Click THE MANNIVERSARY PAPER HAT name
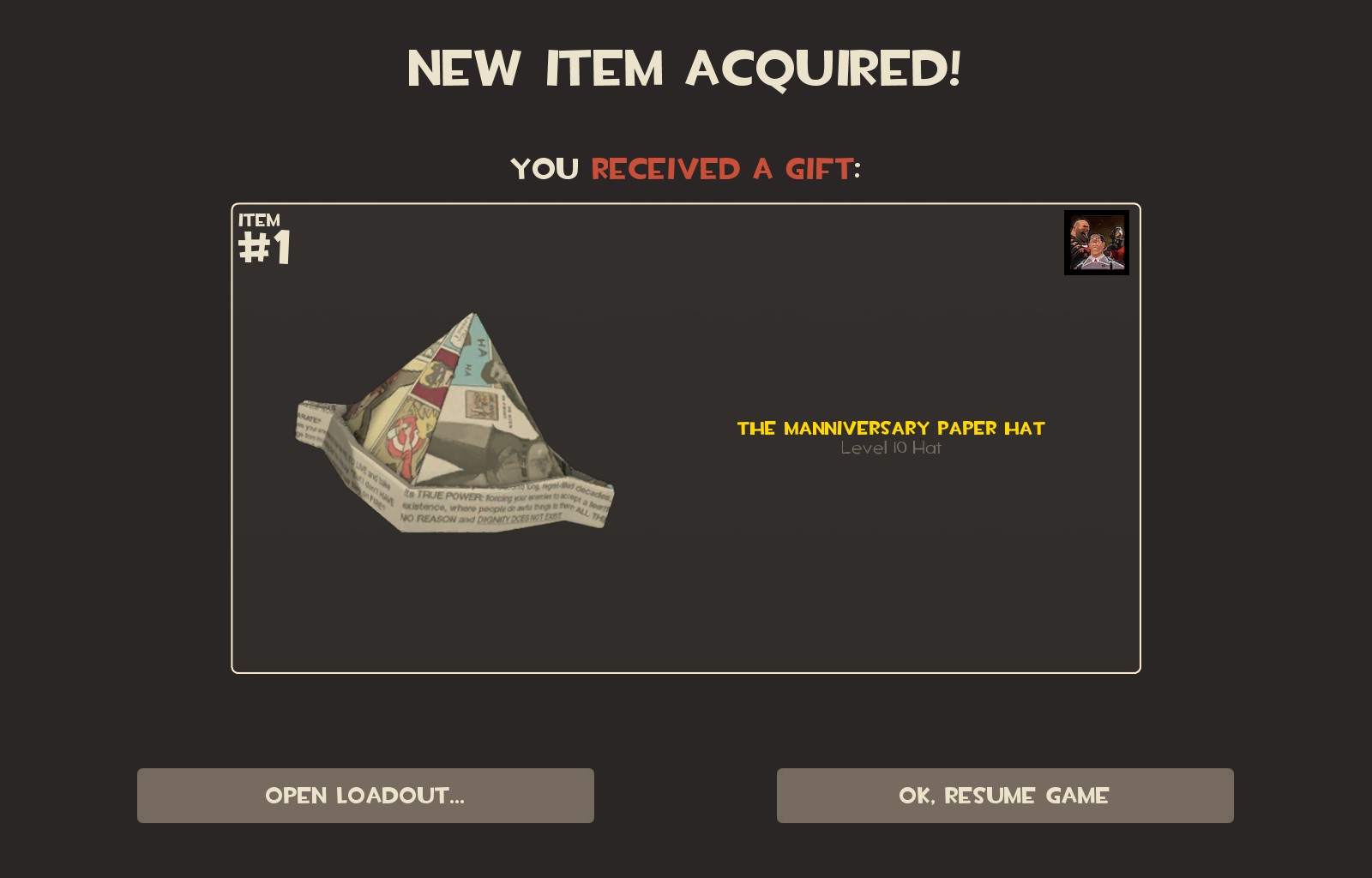The width and height of the screenshot is (1372, 878). pos(890,429)
